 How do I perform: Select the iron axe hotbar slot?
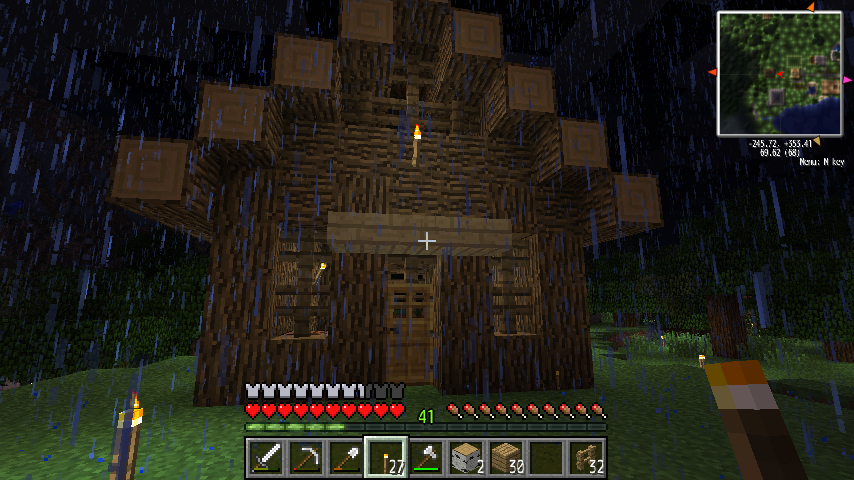pyautogui.click(x=425, y=458)
